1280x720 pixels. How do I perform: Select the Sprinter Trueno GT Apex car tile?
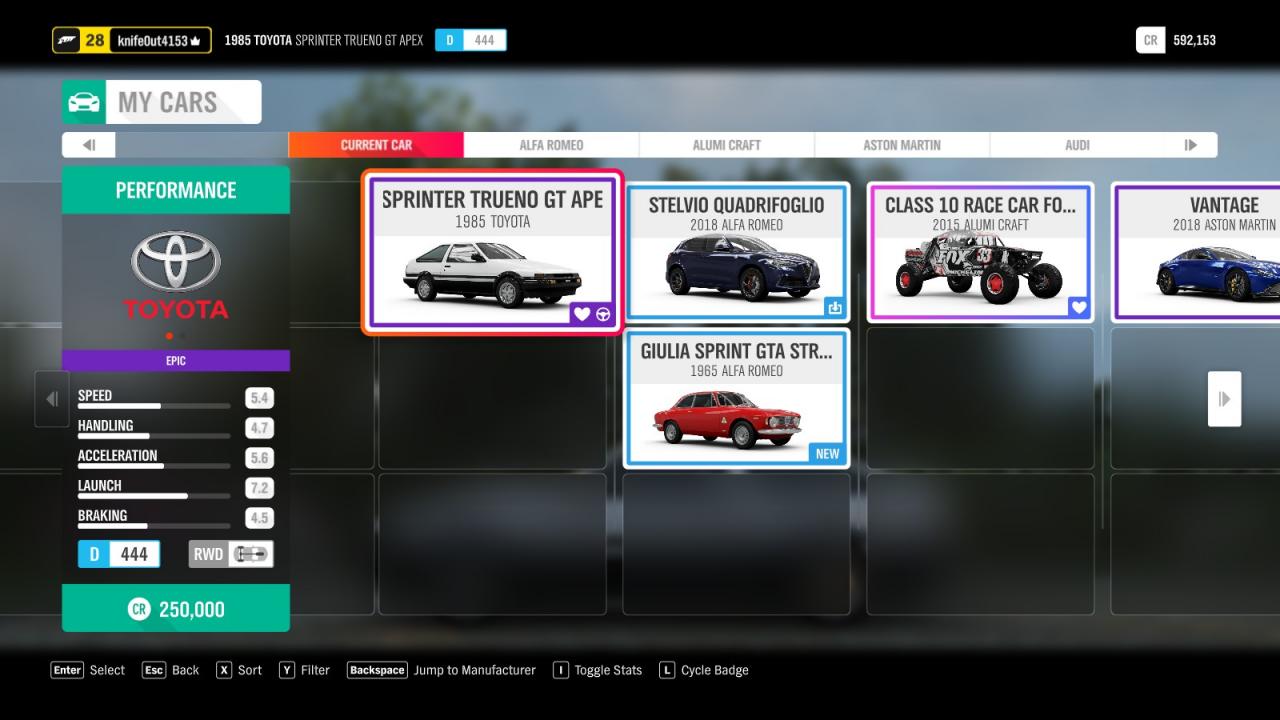[x=492, y=252]
